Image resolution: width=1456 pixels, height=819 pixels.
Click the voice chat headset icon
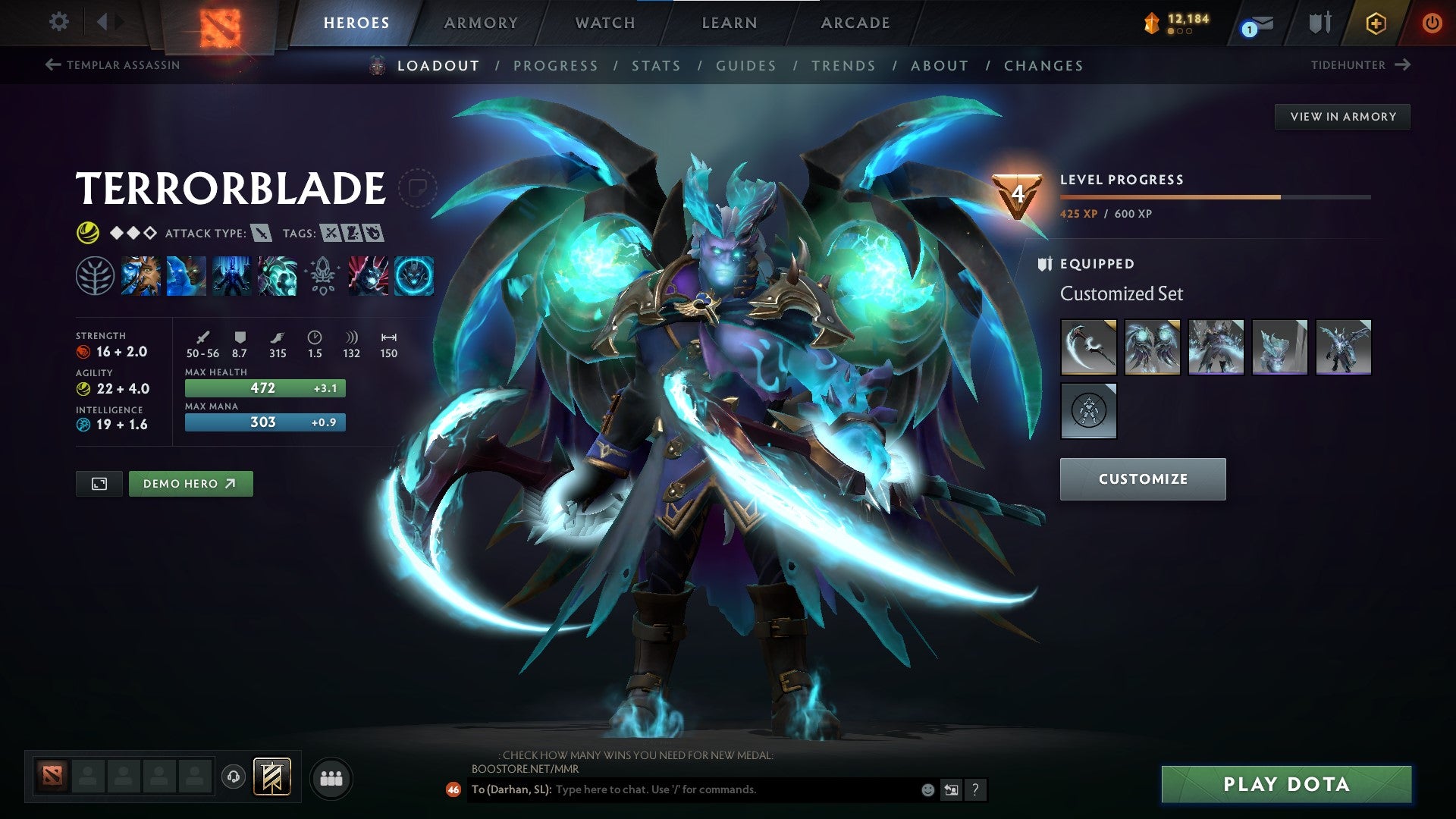pos(234,777)
